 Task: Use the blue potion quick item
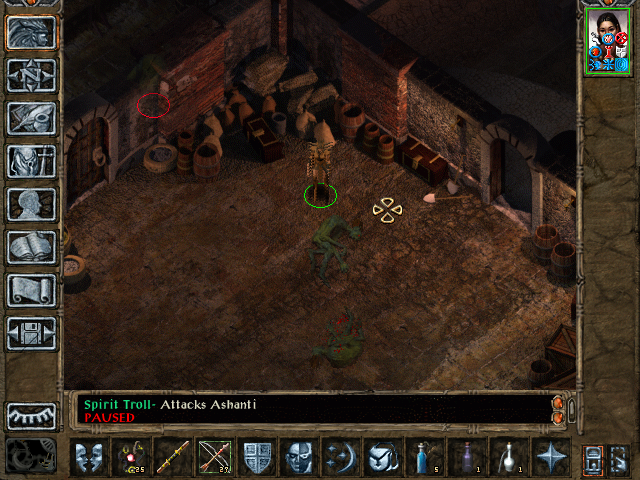click(x=425, y=457)
